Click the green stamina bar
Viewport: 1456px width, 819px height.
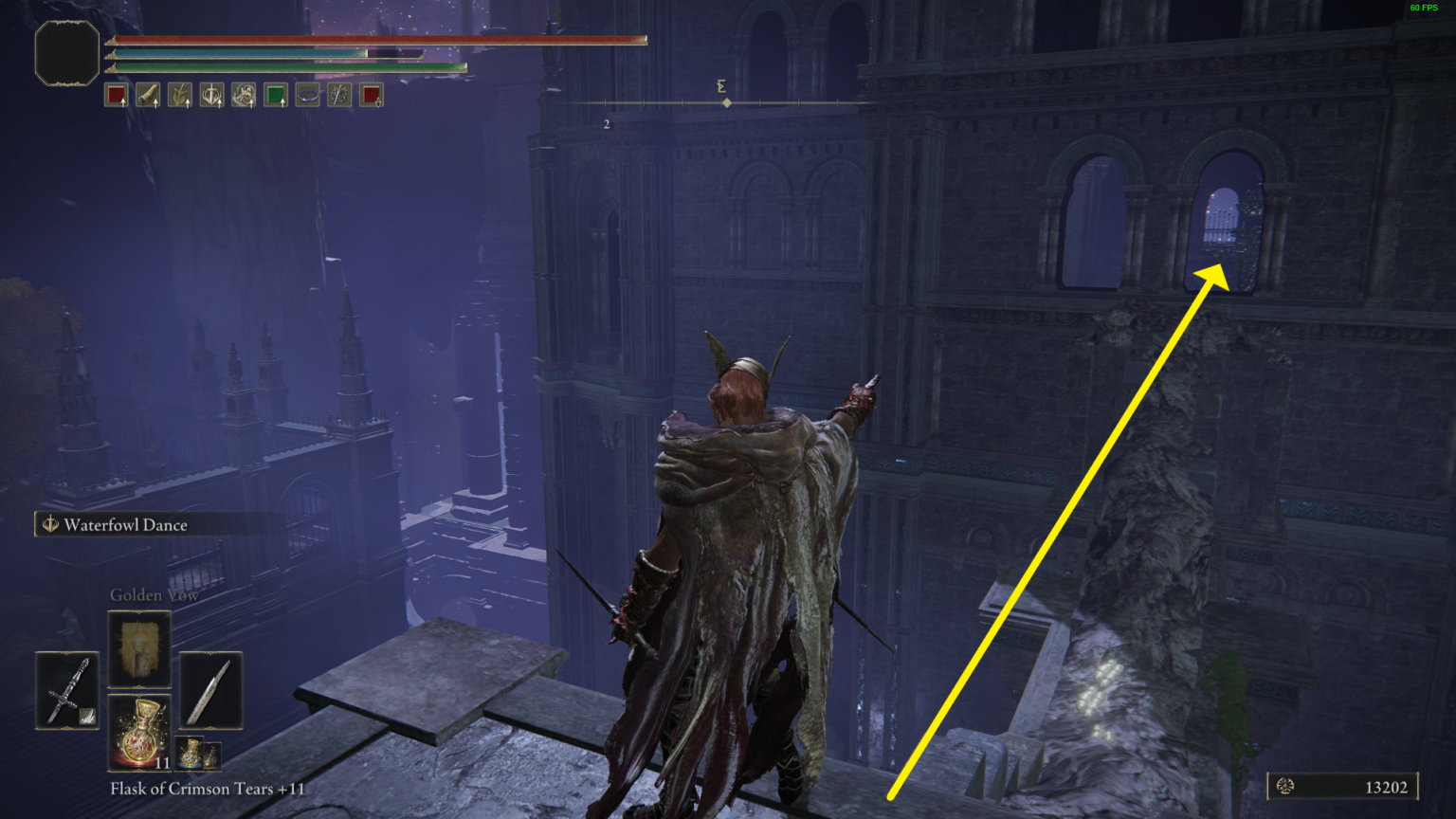click(x=284, y=68)
